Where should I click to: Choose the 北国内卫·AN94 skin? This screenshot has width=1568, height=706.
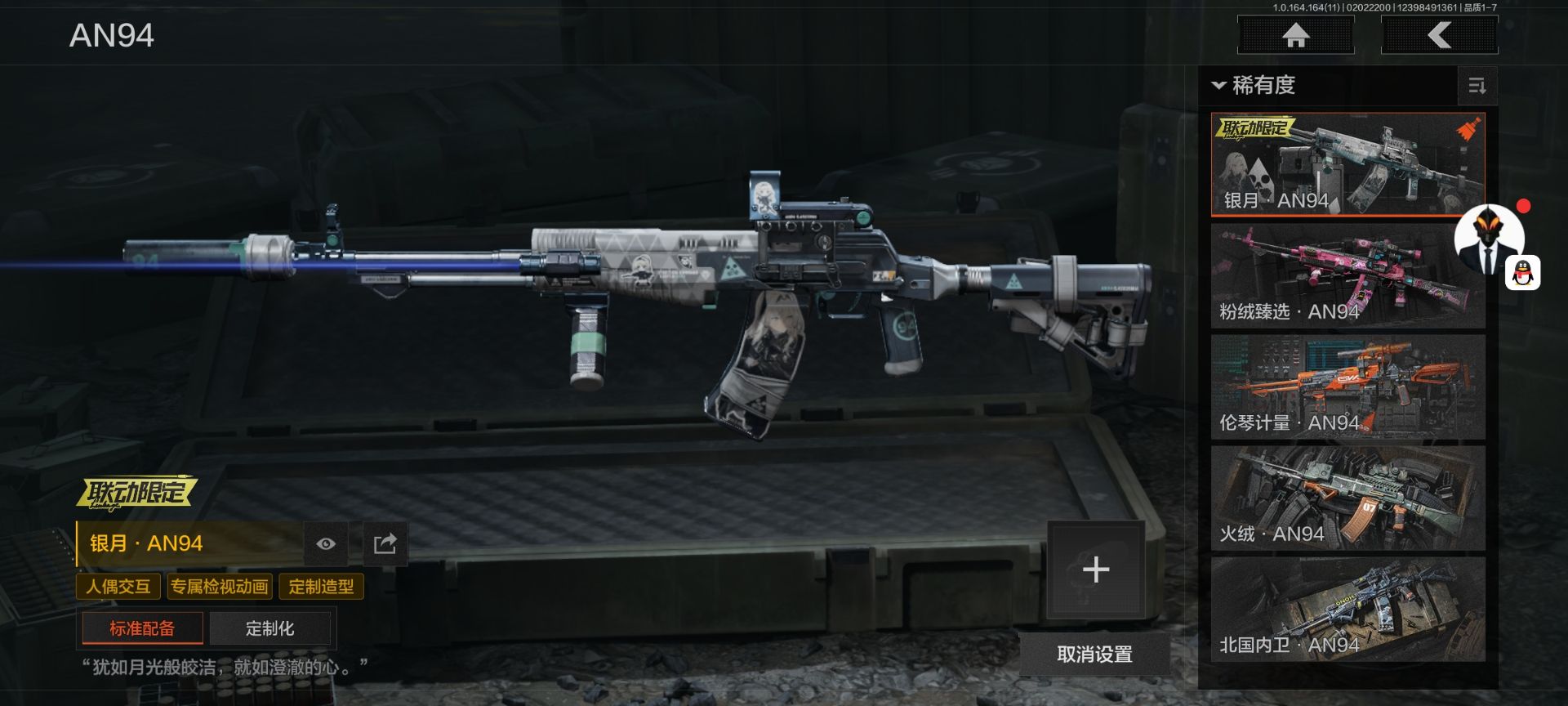[1347, 610]
